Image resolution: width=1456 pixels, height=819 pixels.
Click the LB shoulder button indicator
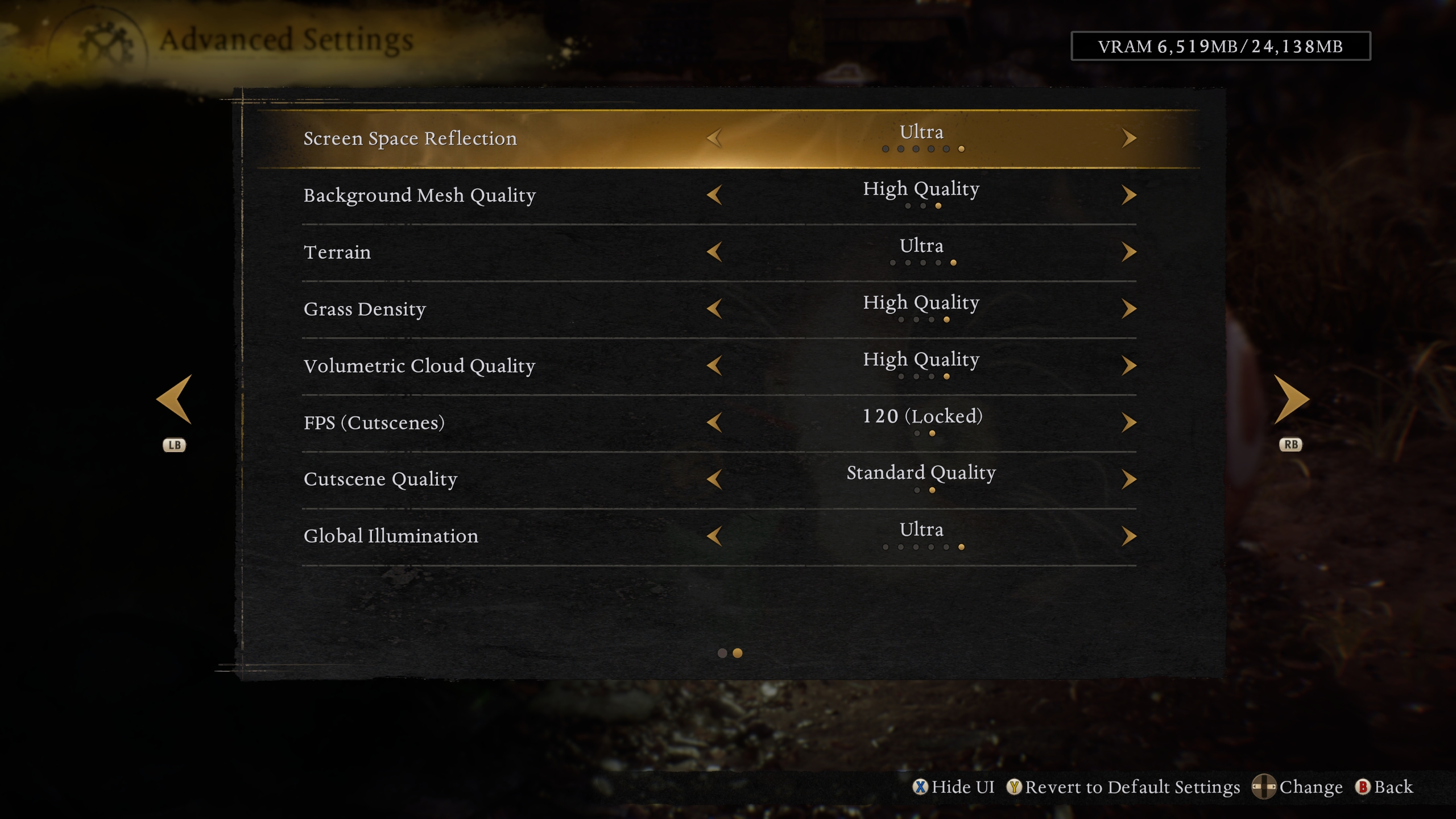click(x=174, y=445)
